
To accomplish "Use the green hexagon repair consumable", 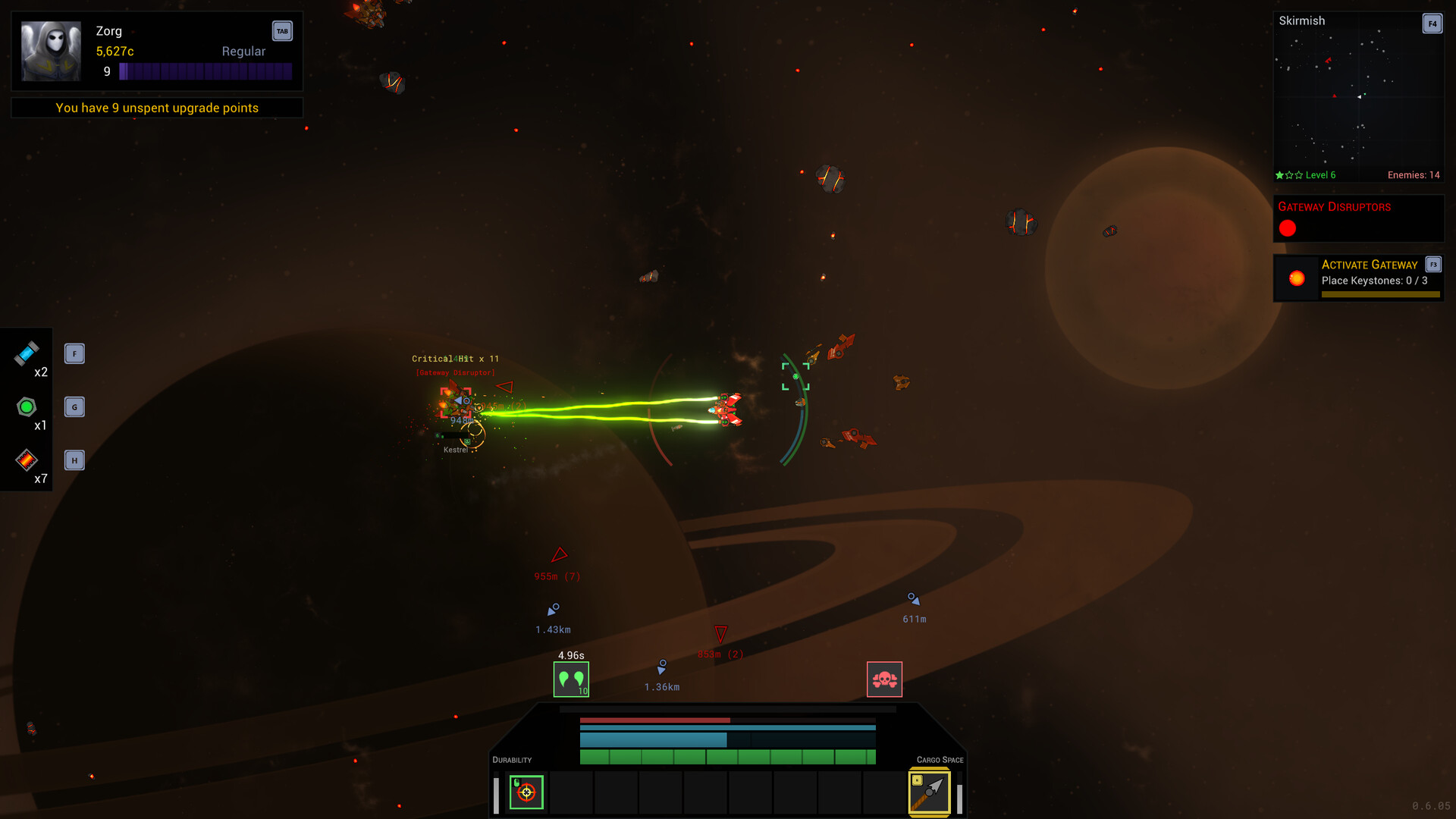I will click(x=27, y=407).
